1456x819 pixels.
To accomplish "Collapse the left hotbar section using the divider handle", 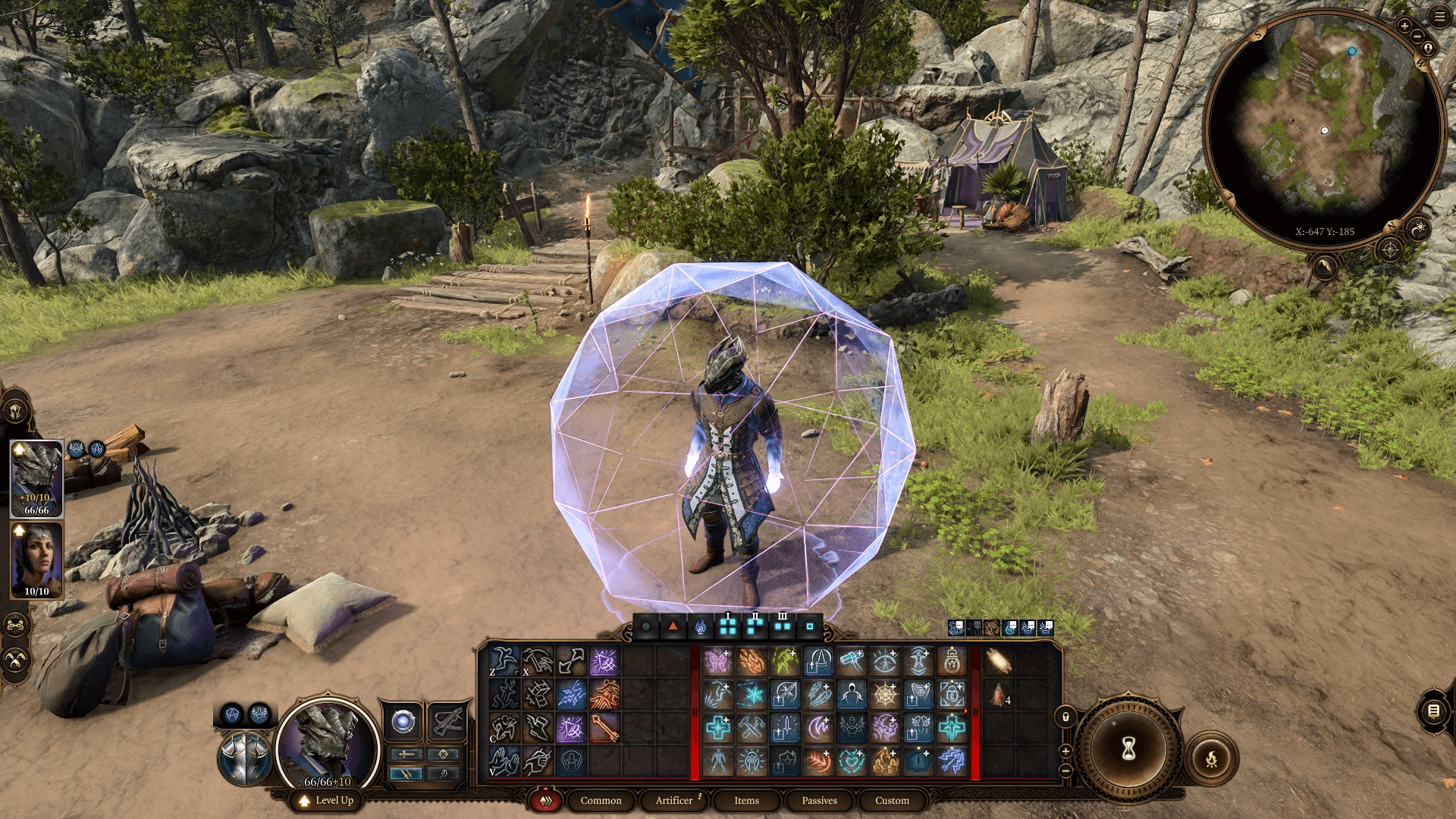I will [x=695, y=711].
